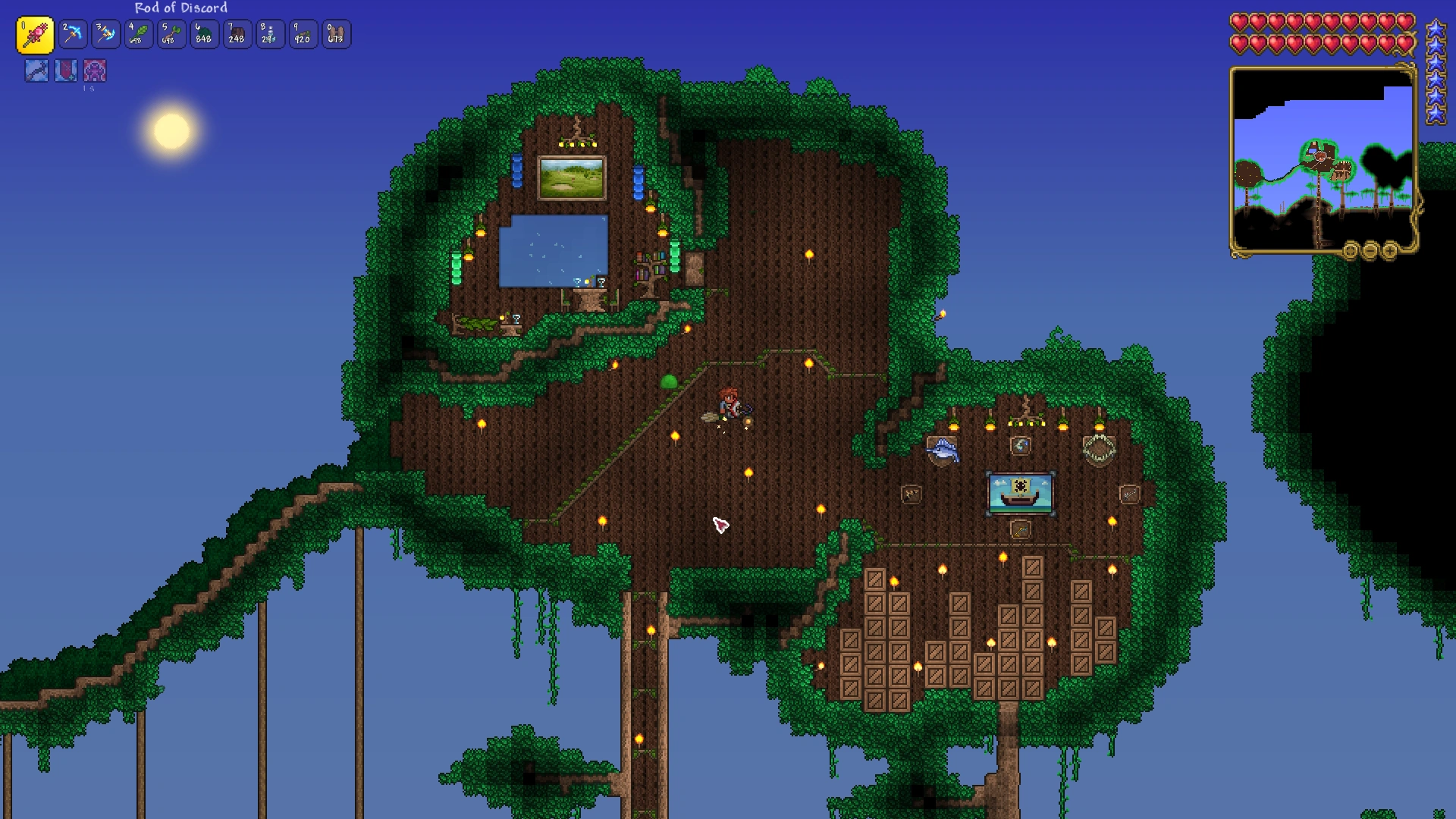This screenshot has height=819, width=1456.
Task: Select the pickaxe in hotbar slot 2
Action: click(x=73, y=34)
